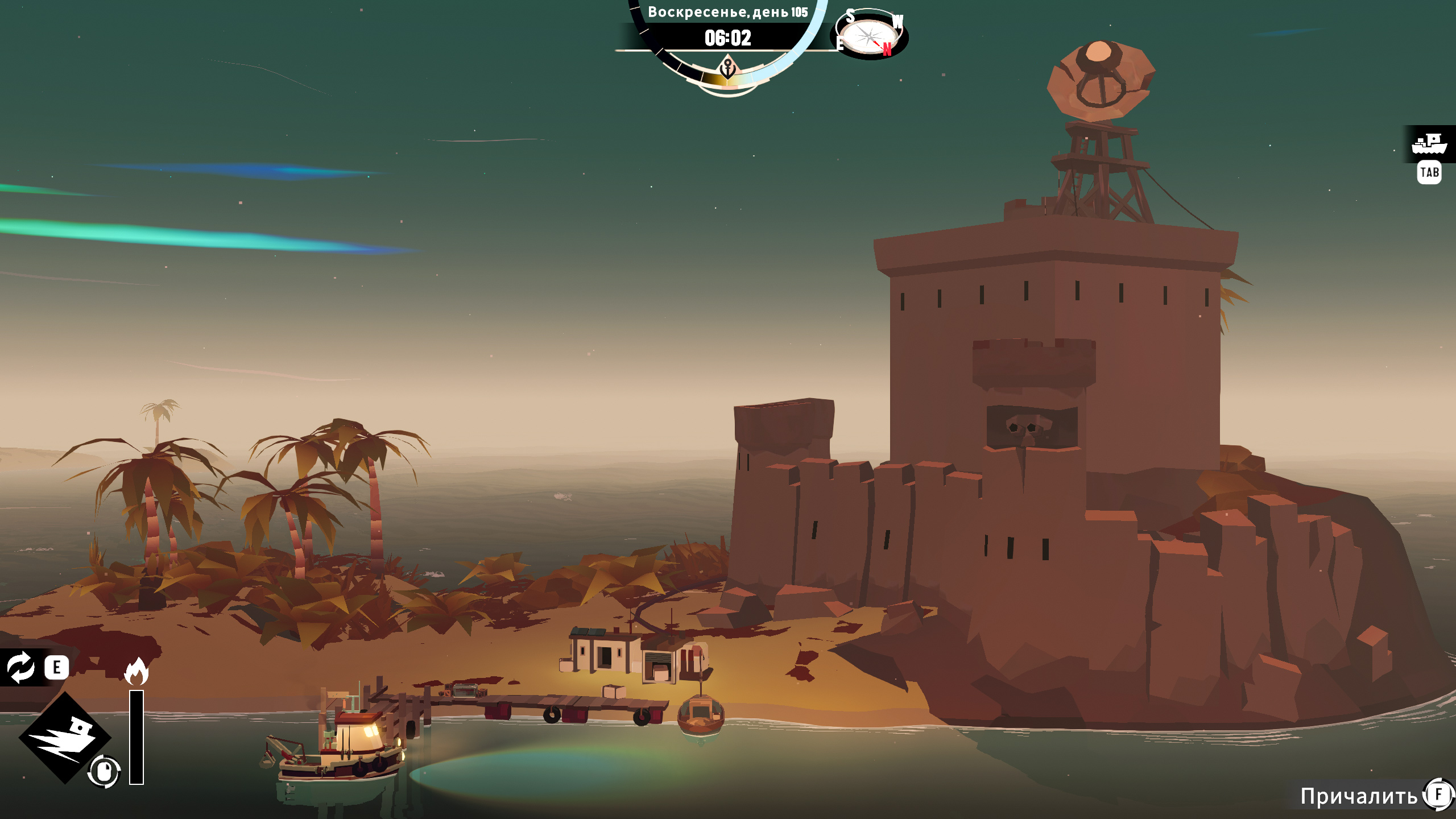1456x819 pixels.
Task: Click the anchor marker on the day clock
Action: pos(728,69)
